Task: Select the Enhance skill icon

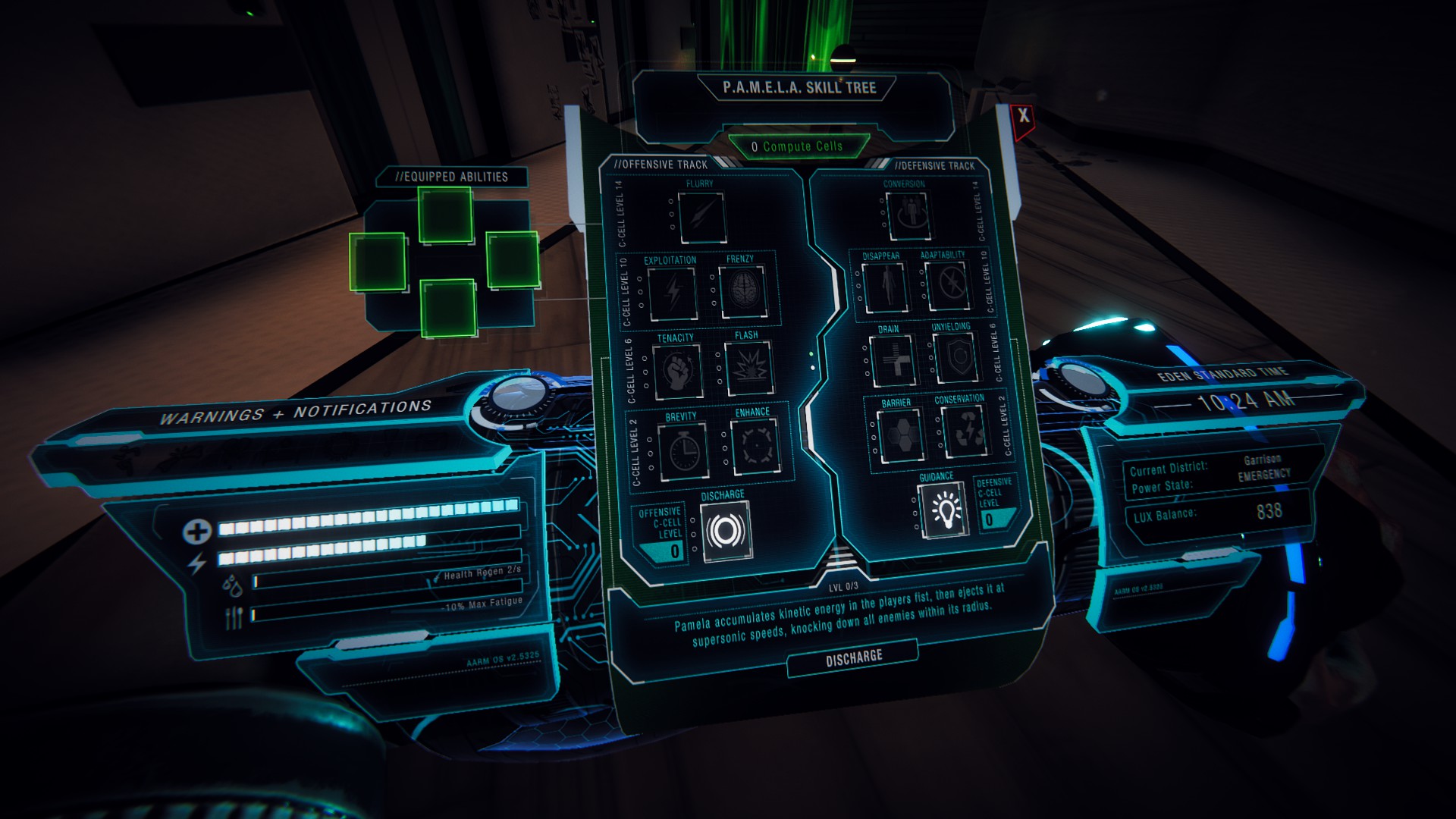Action: tap(755, 446)
